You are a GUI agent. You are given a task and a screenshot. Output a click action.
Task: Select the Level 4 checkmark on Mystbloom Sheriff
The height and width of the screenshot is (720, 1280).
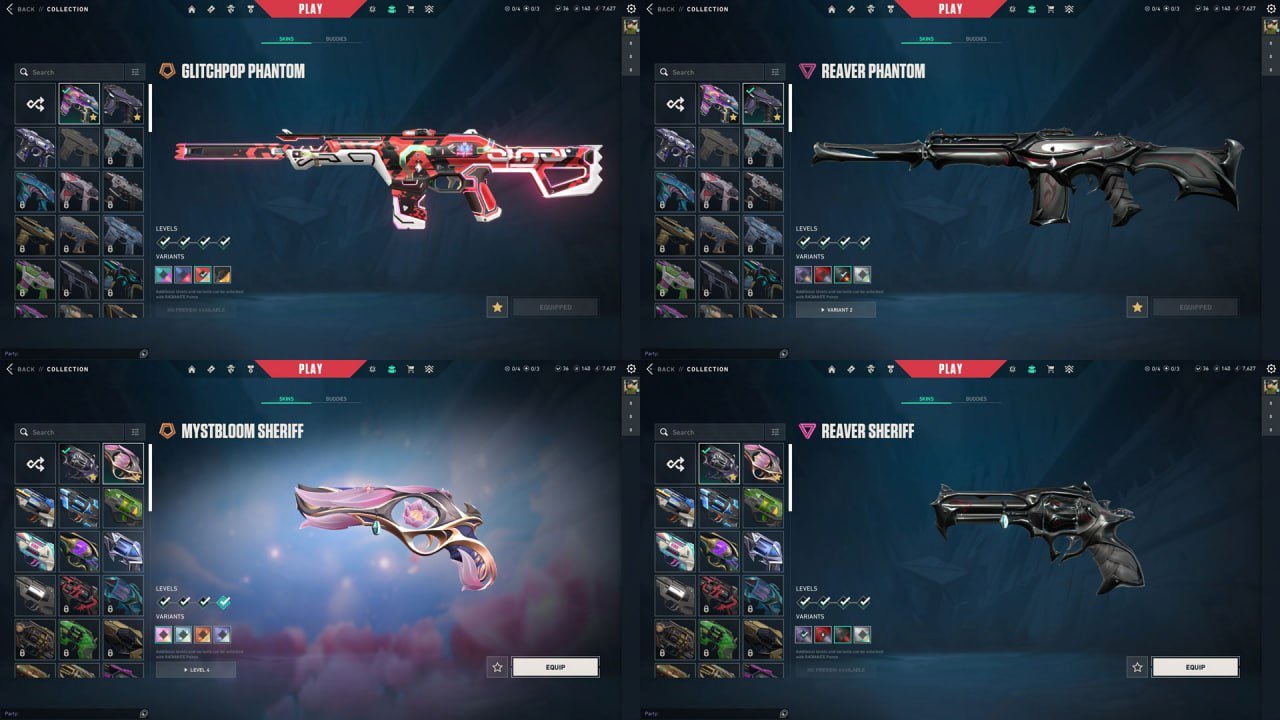(x=223, y=601)
